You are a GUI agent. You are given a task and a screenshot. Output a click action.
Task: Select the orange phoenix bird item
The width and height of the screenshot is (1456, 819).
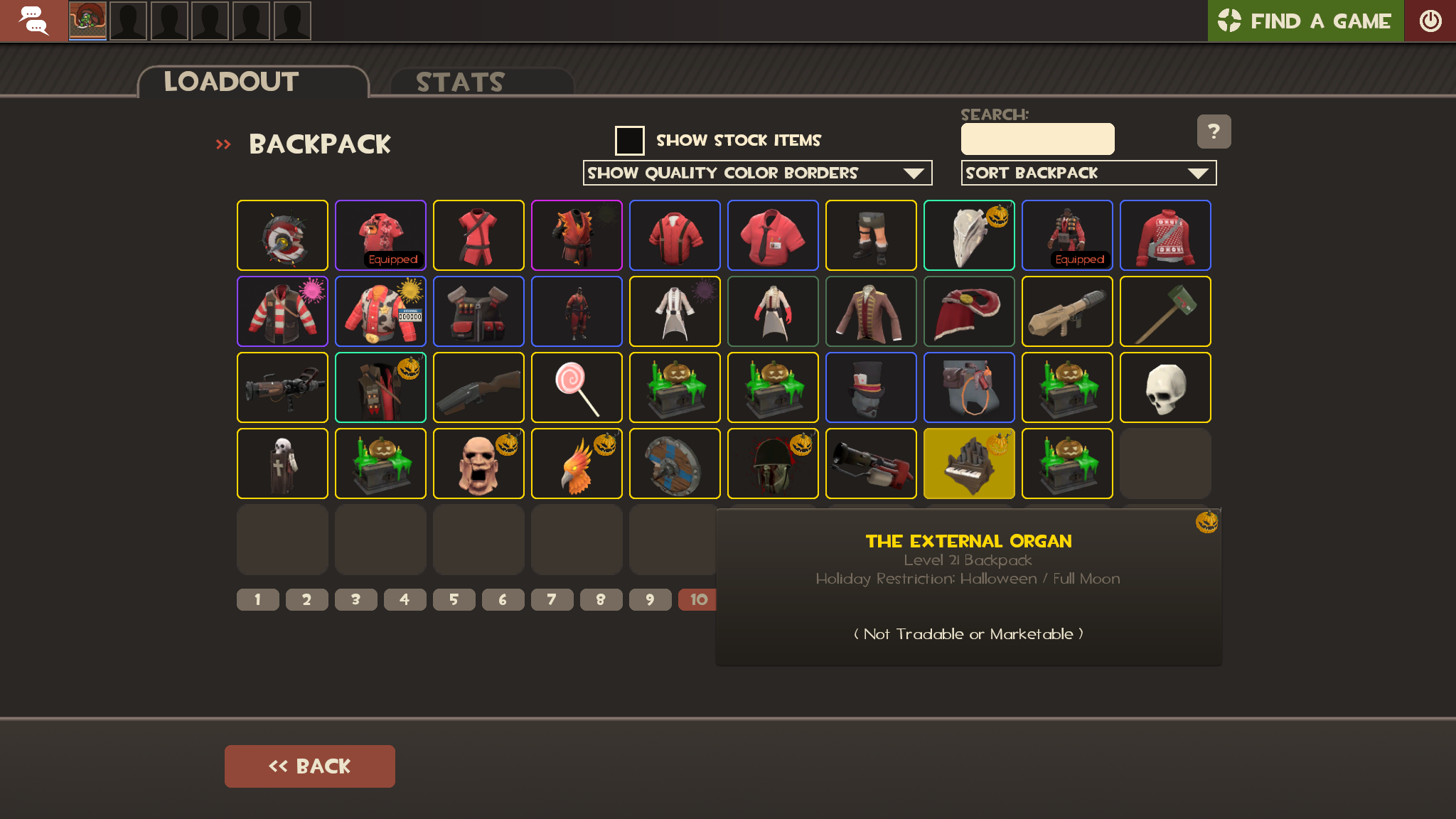pyautogui.click(x=577, y=464)
